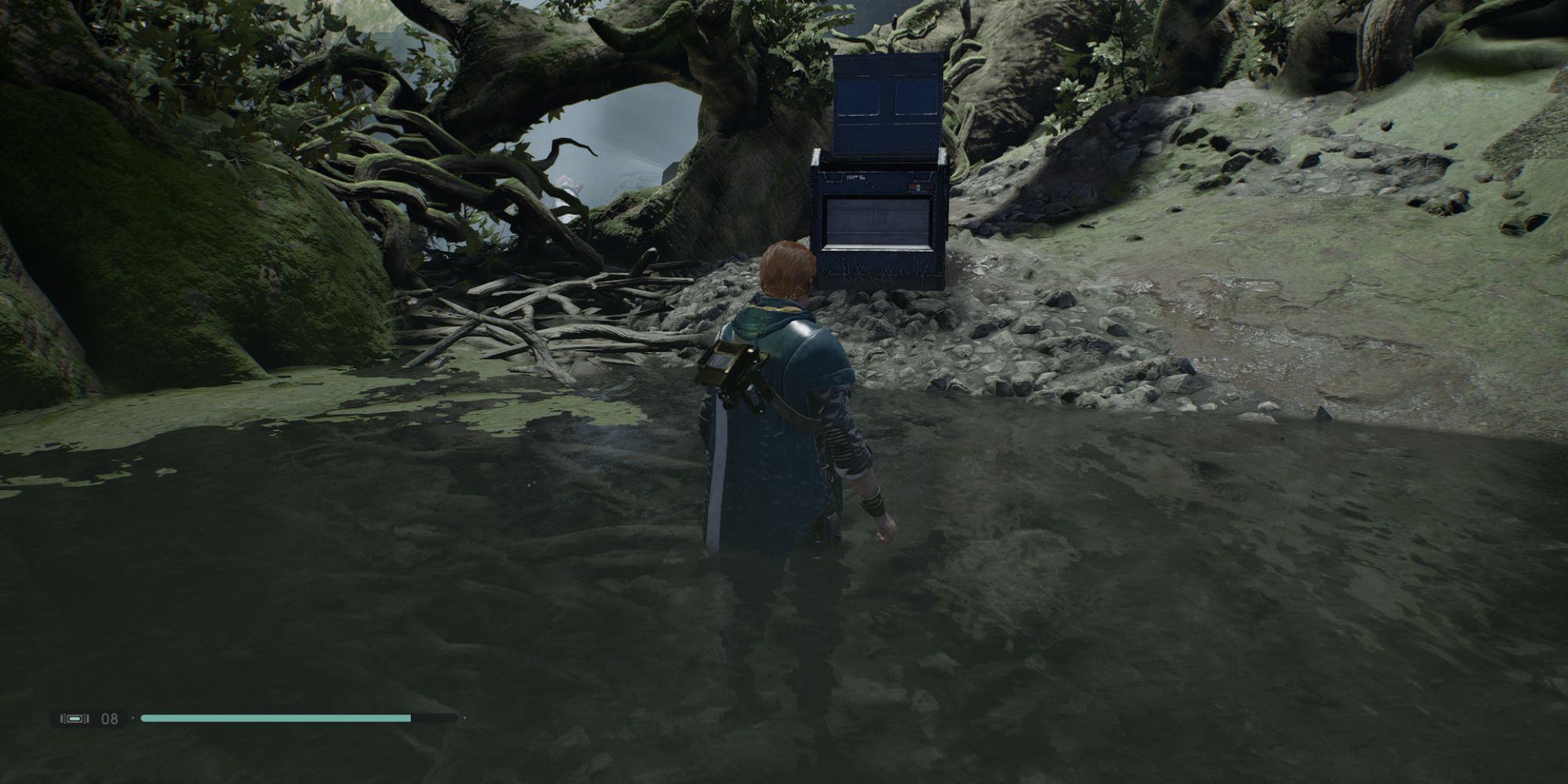Click the small dot left of the health bar
1568x784 pixels.
coord(133,717)
